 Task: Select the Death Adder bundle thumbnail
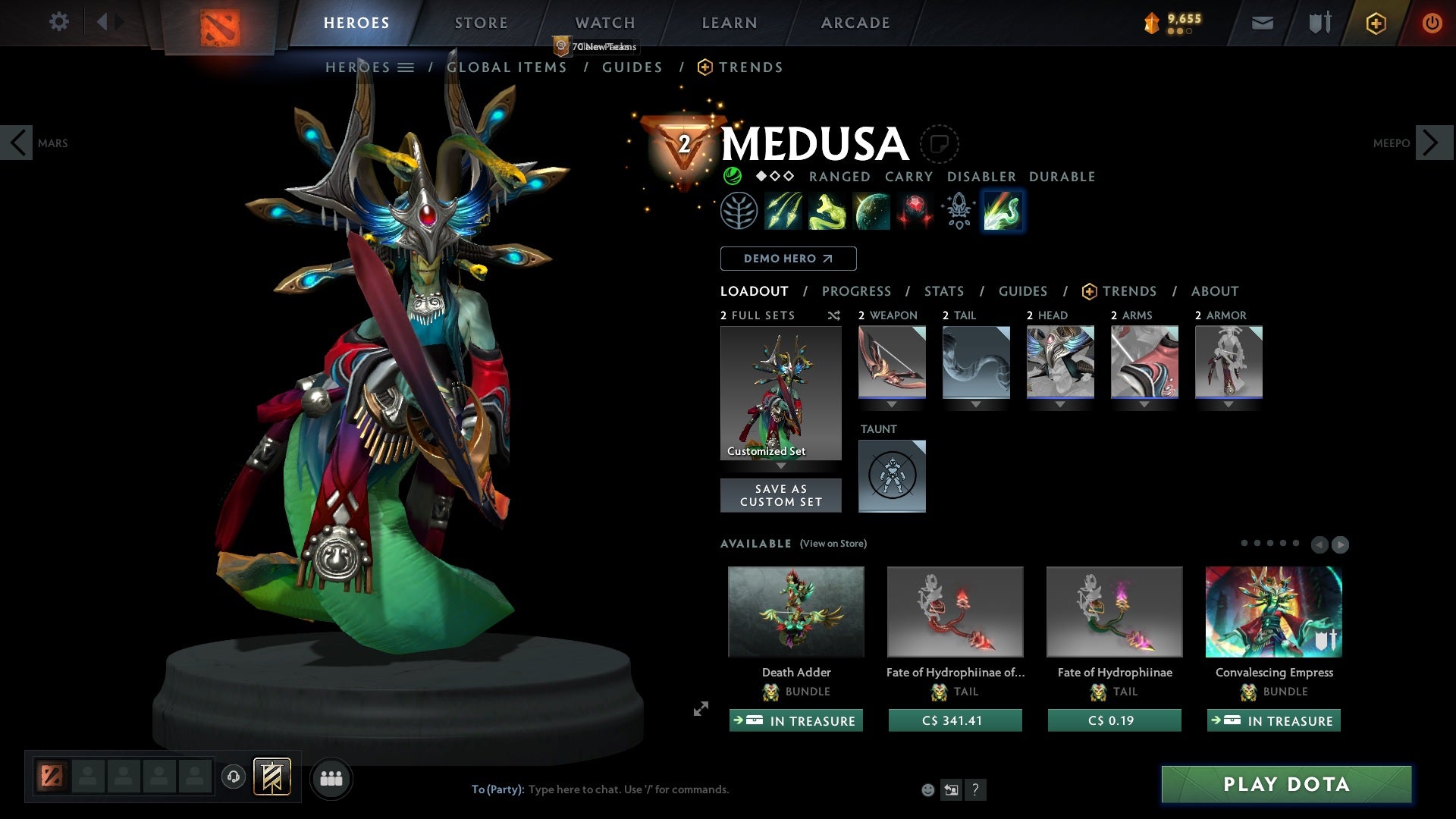pyautogui.click(x=795, y=611)
